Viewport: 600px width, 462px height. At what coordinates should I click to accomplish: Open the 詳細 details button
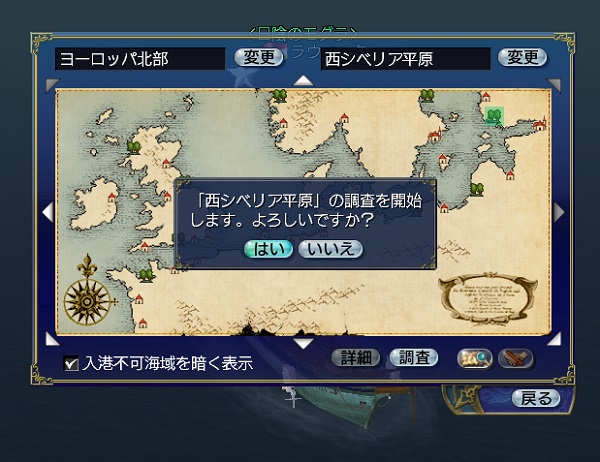pos(356,357)
